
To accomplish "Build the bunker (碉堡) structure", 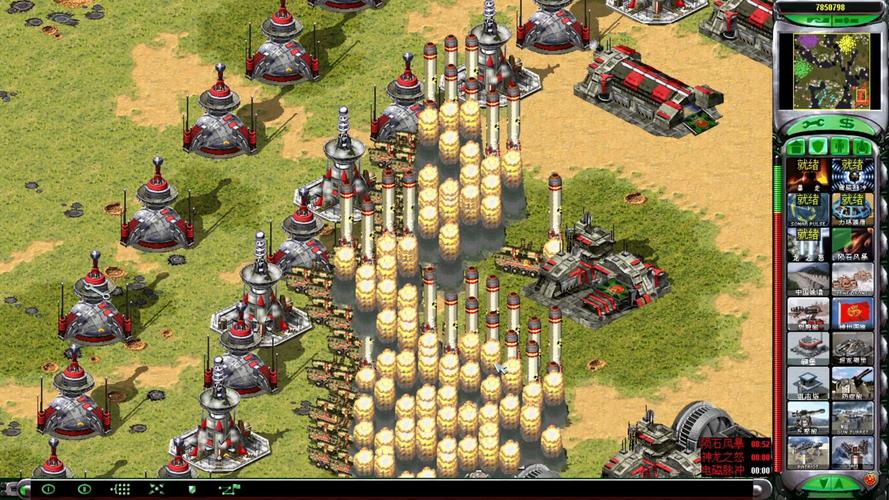I will pyautogui.click(x=808, y=348).
